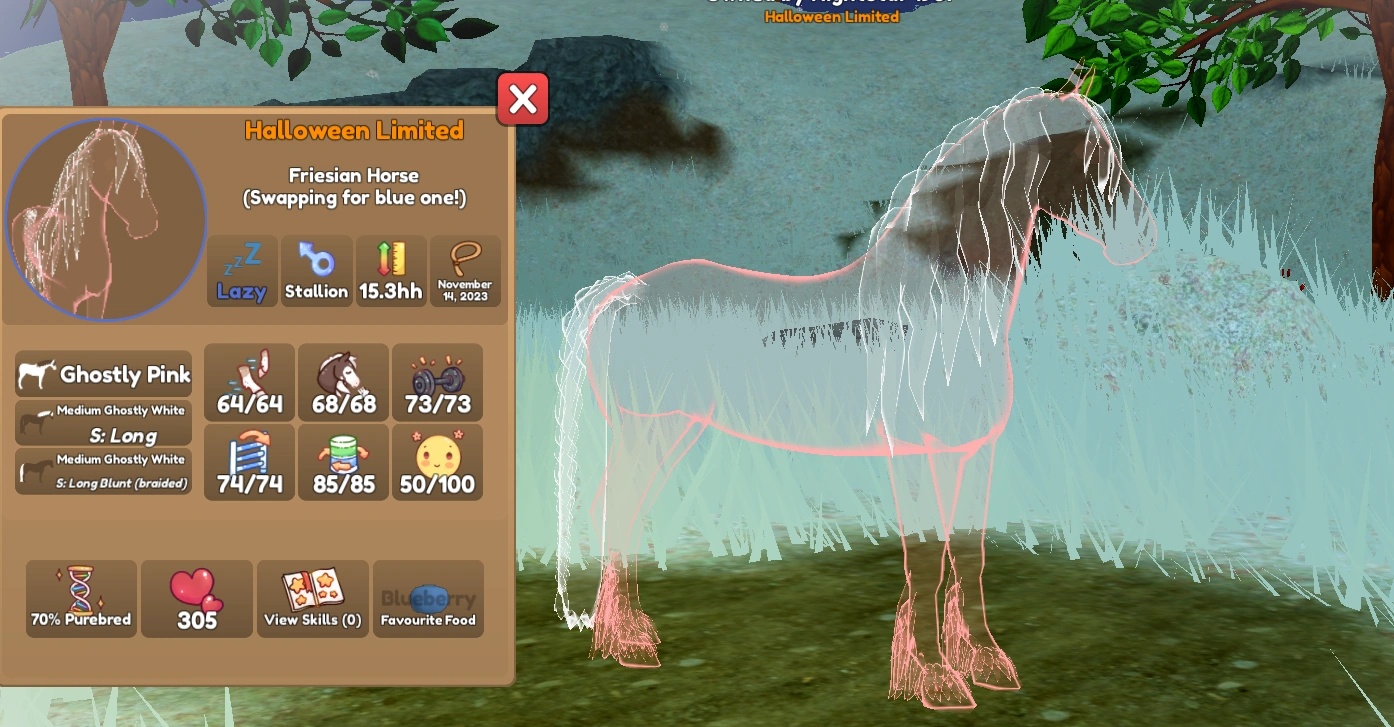Click the 305 hearts affection counter
The width and height of the screenshot is (1394, 727).
(x=196, y=598)
